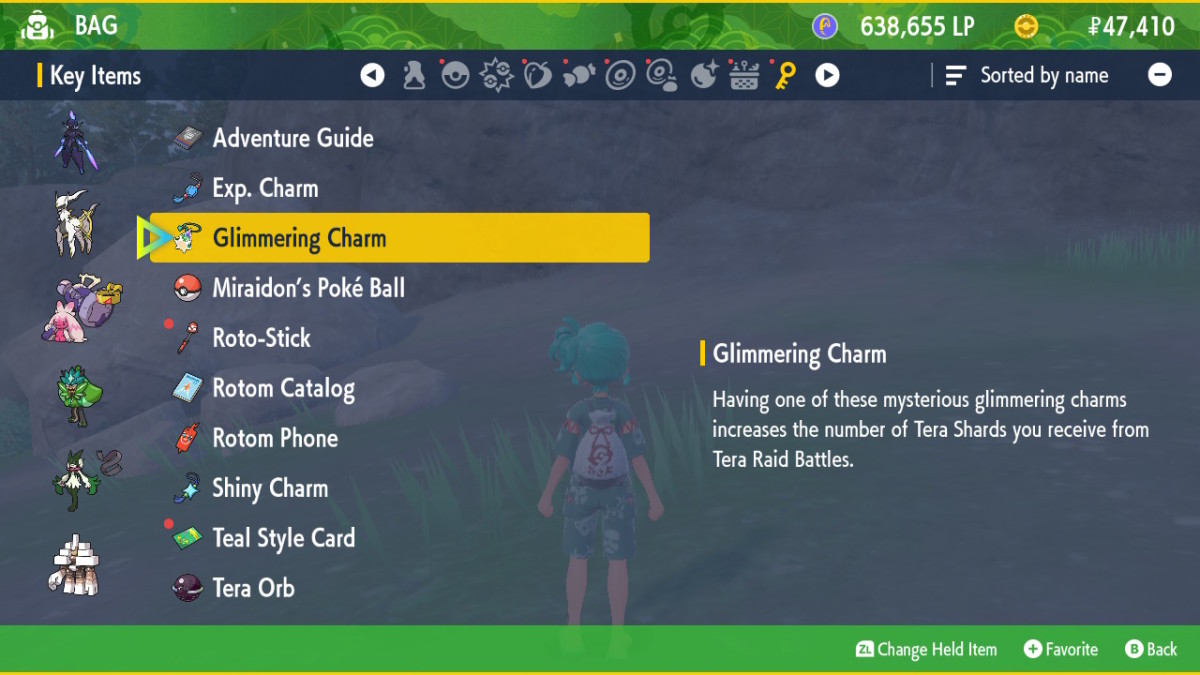Select the Tera Orb entry
The width and height of the screenshot is (1200, 675).
coord(253,588)
